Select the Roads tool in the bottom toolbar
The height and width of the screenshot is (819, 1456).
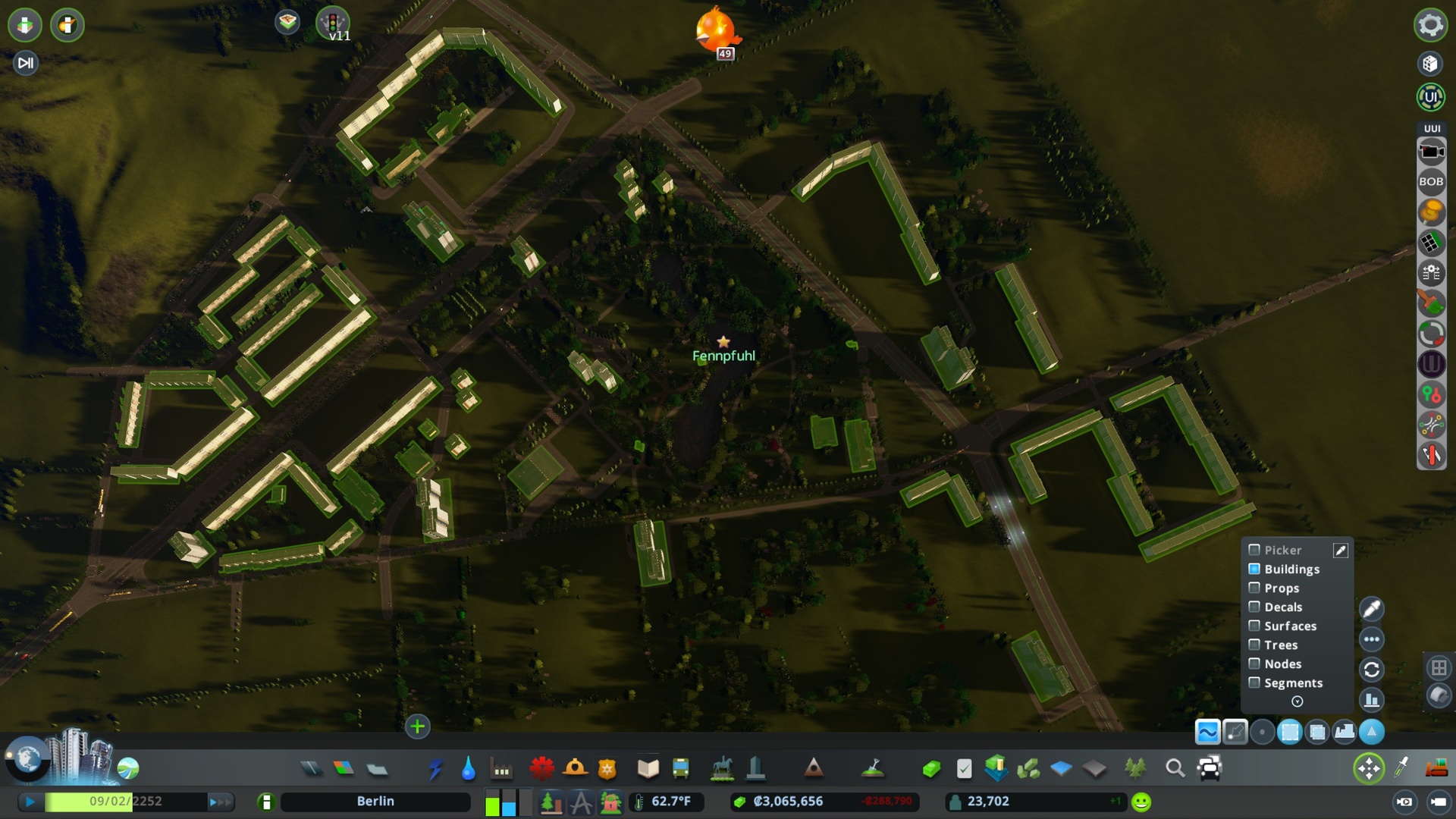coord(313,768)
